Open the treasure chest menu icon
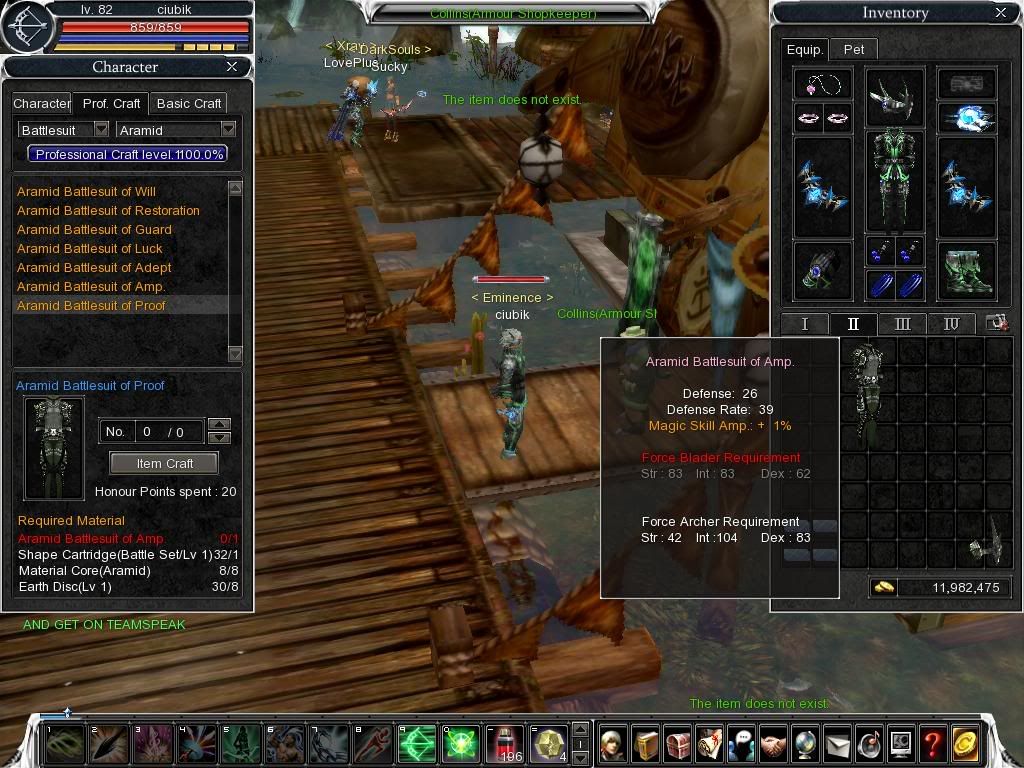This screenshot has height=768, width=1024. 678,743
